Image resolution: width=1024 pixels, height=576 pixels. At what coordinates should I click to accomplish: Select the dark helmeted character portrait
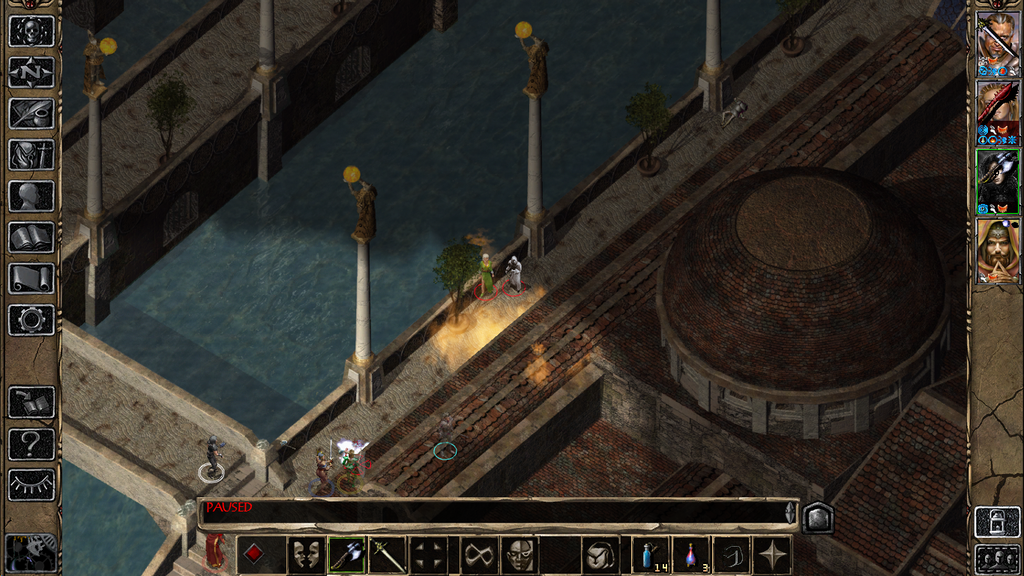[x=997, y=181]
